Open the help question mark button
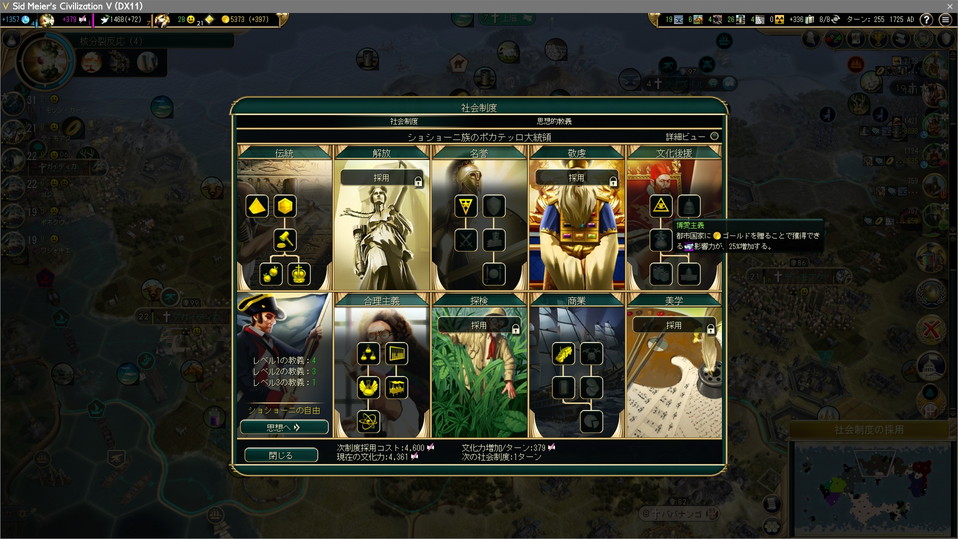 (926, 20)
